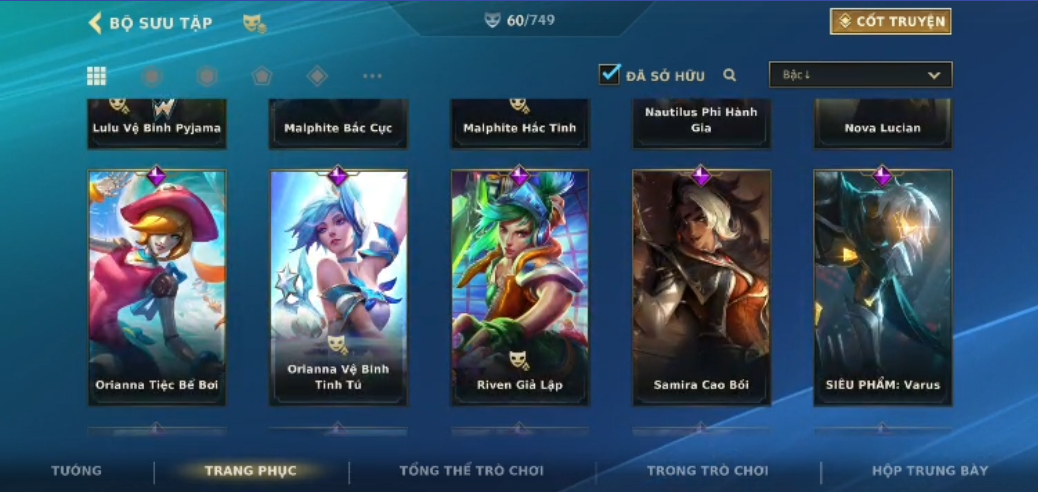Choose the Malphite Bắc Cực skin
This screenshot has width=1038, height=492.
point(338,124)
